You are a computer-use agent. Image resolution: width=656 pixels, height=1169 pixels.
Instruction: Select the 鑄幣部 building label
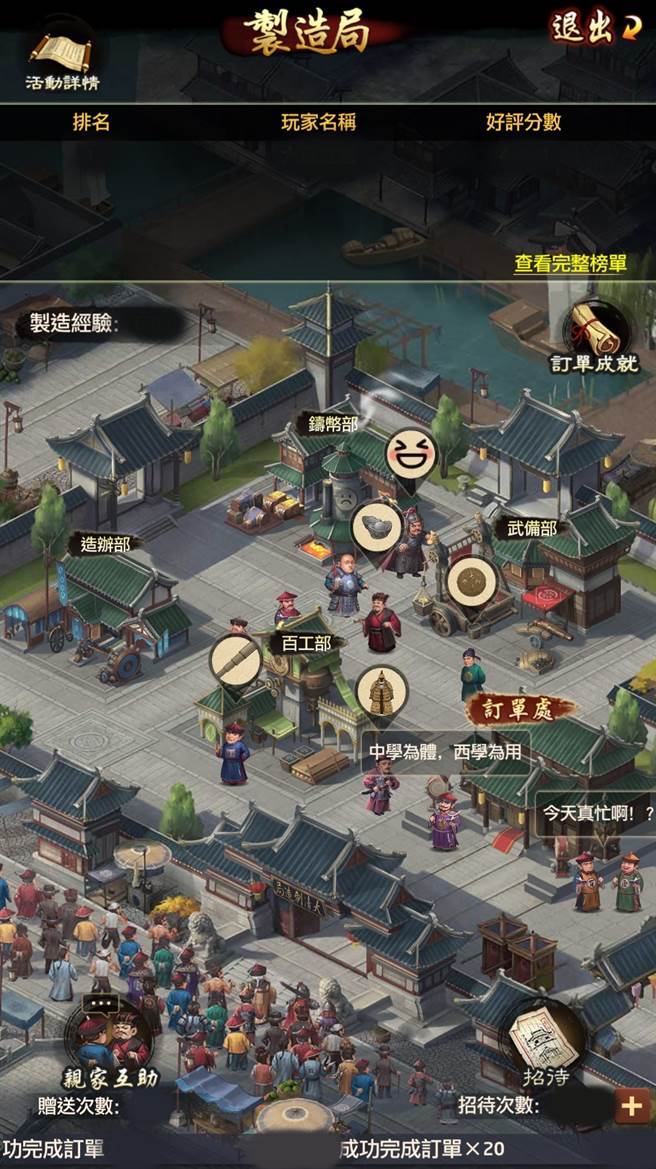tap(333, 424)
